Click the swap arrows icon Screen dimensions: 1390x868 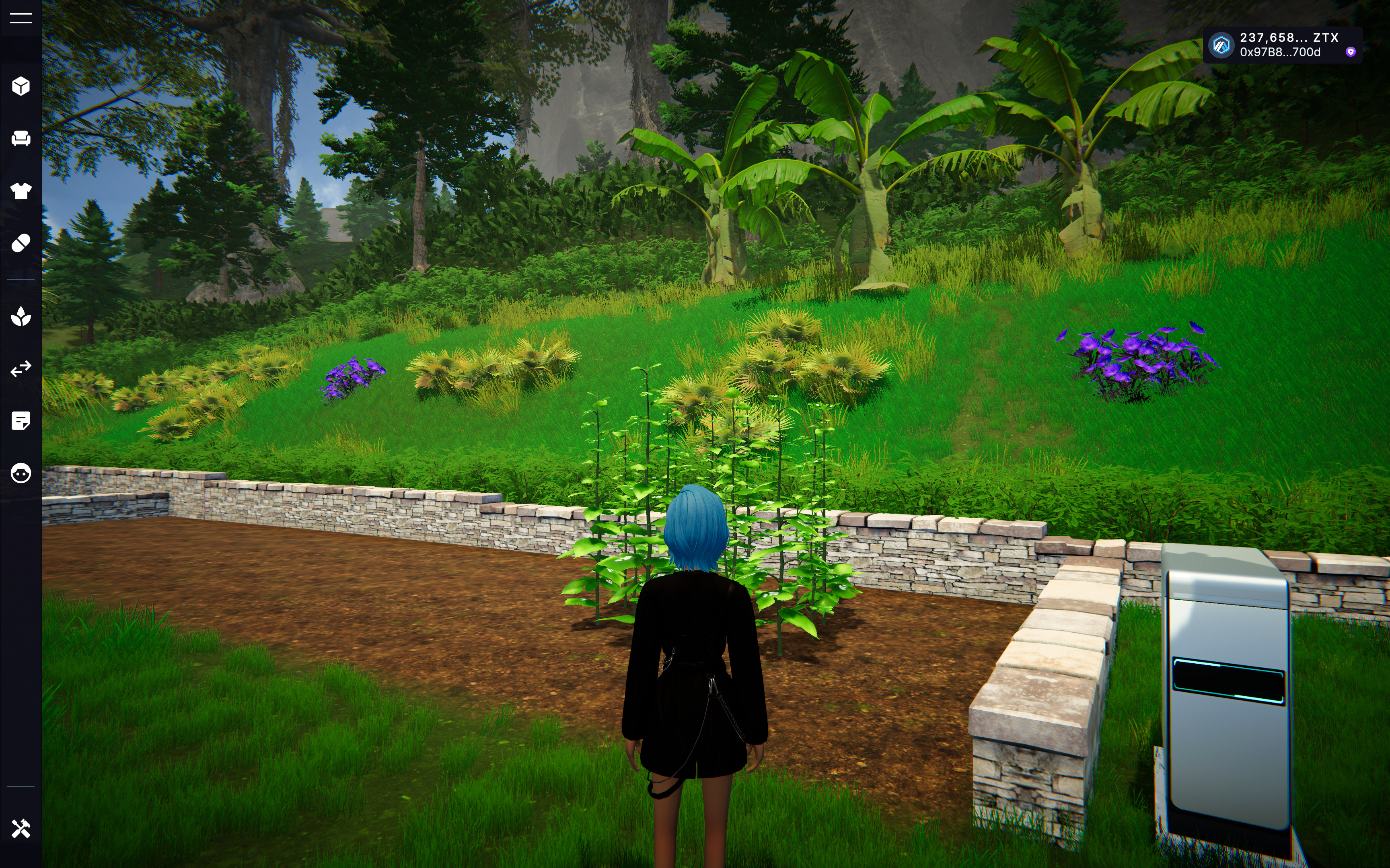pyautogui.click(x=21, y=368)
